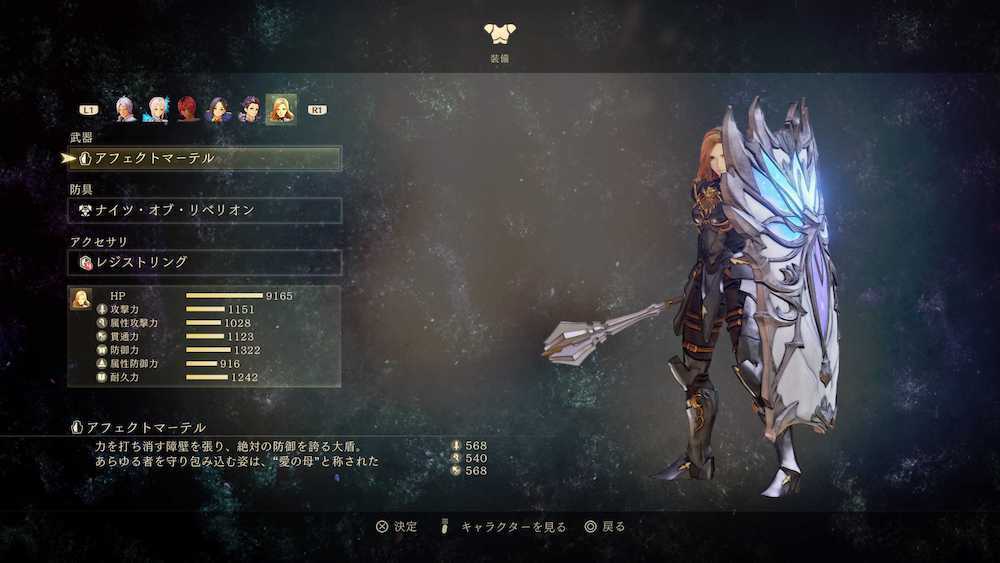Image resolution: width=1000 pixels, height=563 pixels.
Task: Choose the レジストリング accessory slot
Action: pyautogui.click(x=205, y=262)
